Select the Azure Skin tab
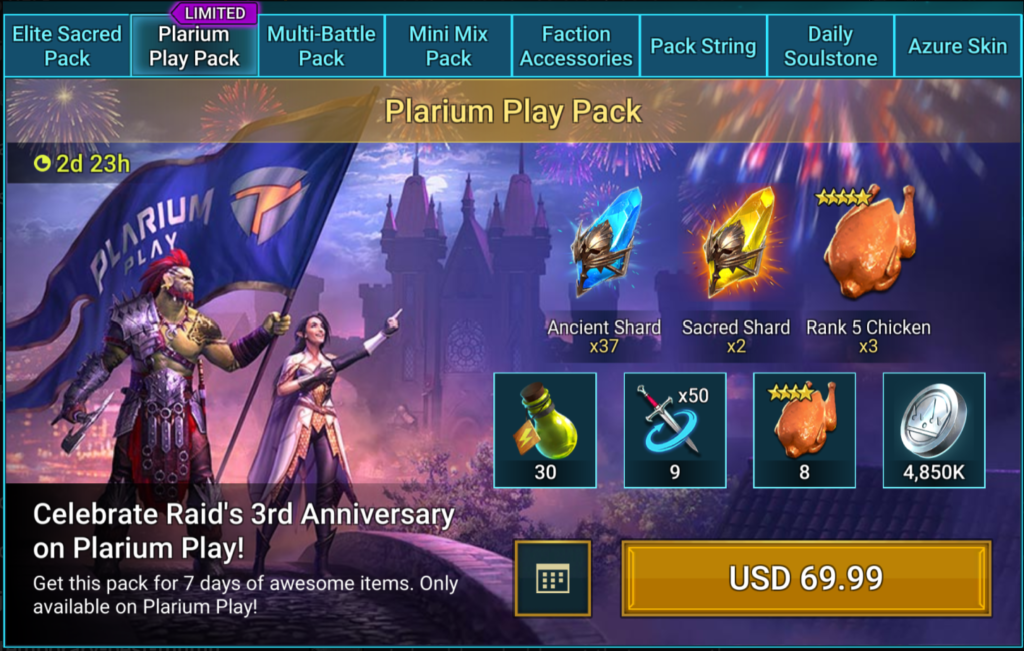 coord(958,46)
